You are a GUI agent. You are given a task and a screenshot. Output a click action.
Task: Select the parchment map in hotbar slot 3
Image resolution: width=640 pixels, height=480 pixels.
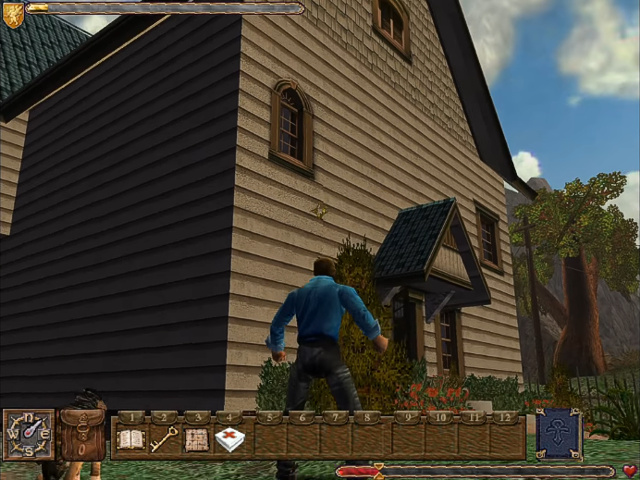pos(197,439)
